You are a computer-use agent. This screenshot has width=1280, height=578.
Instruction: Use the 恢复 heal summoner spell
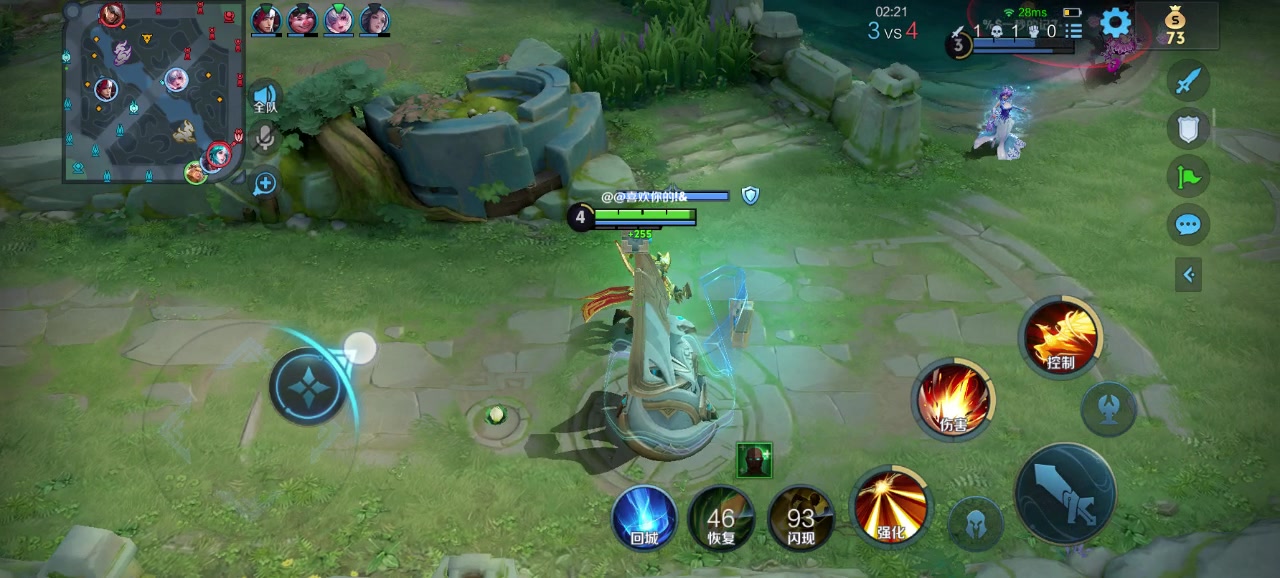(721, 518)
